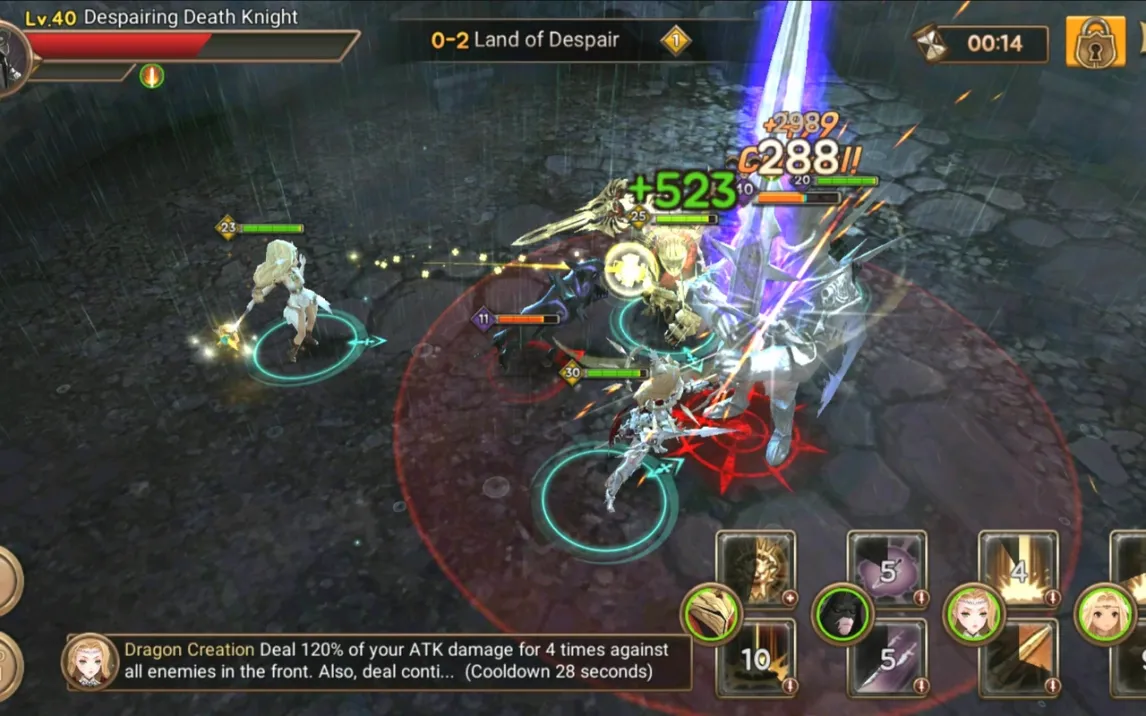Select the dark hooded hero portrait
Screen dimensions: 1146x716
point(842,612)
